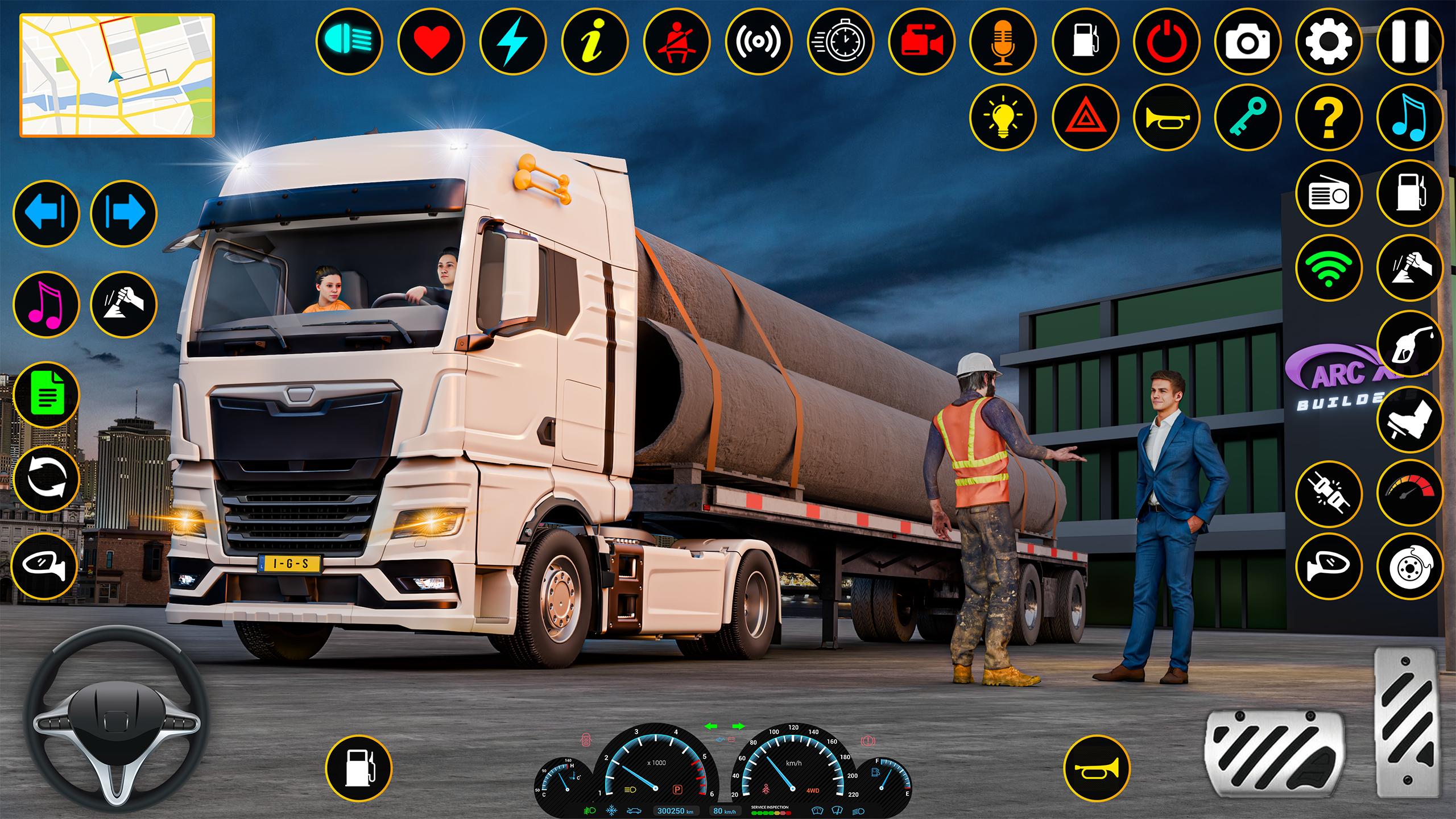Open the minimap in the corner
Viewport: 1456px width, 819px height.
pyautogui.click(x=117, y=74)
